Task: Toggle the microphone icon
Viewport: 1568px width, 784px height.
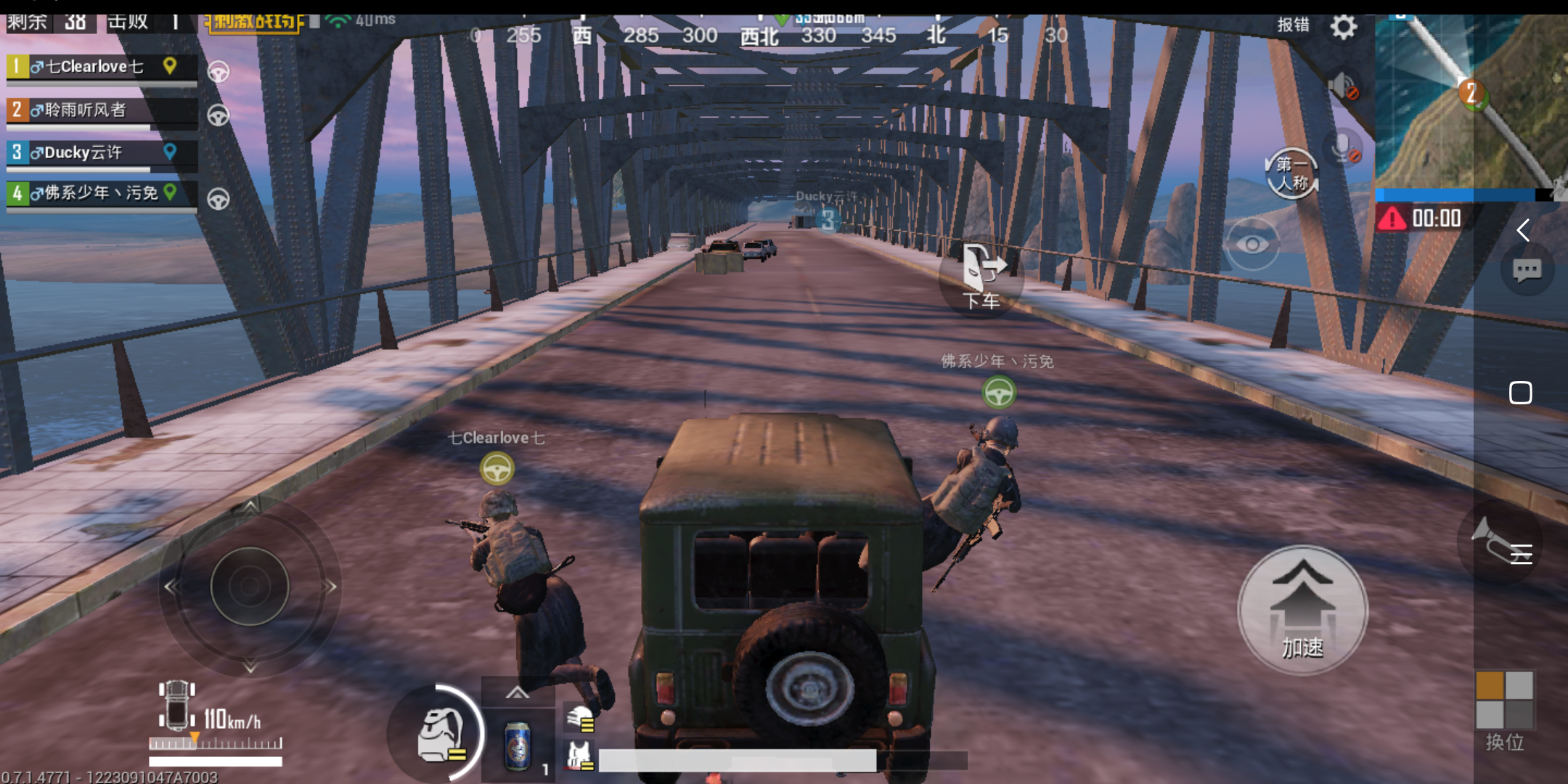Action: coord(1344,148)
